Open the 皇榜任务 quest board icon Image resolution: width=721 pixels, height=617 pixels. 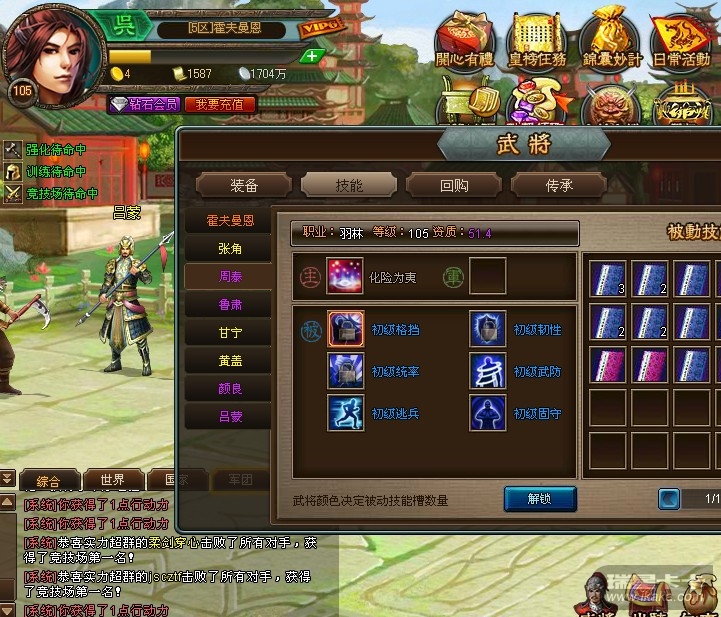pos(537,40)
